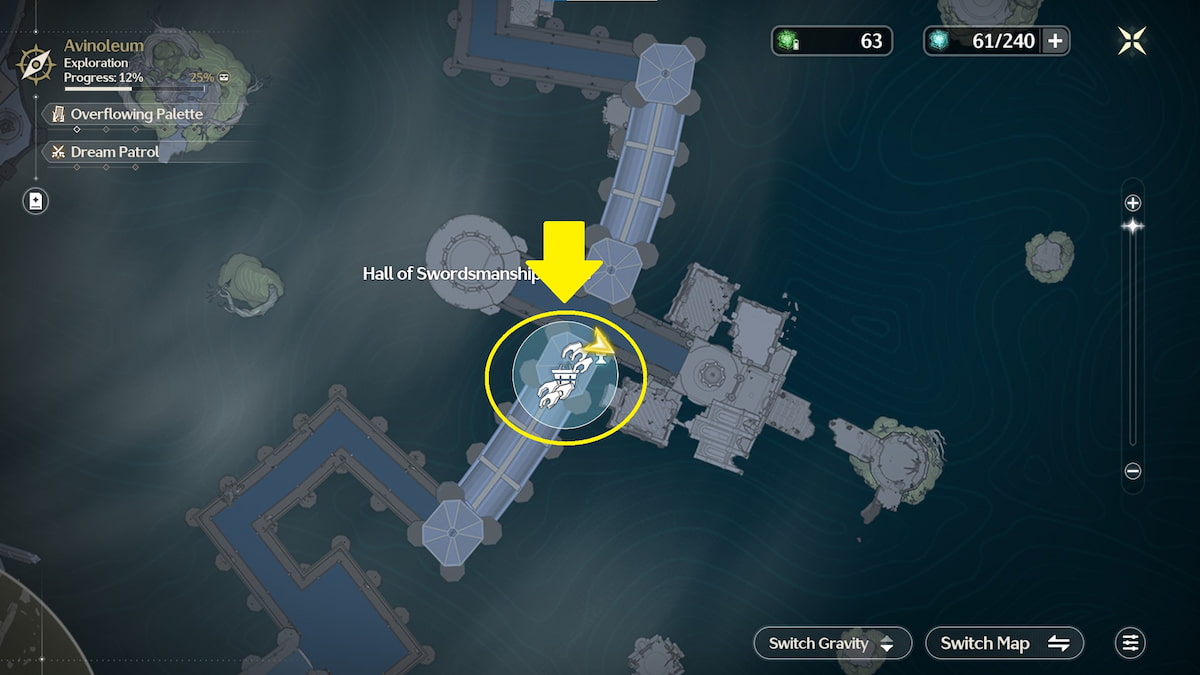The image size is (1200, 675).
Task: Zoom in on the map
Action: pyautogui.click(x=1133, y=203)
